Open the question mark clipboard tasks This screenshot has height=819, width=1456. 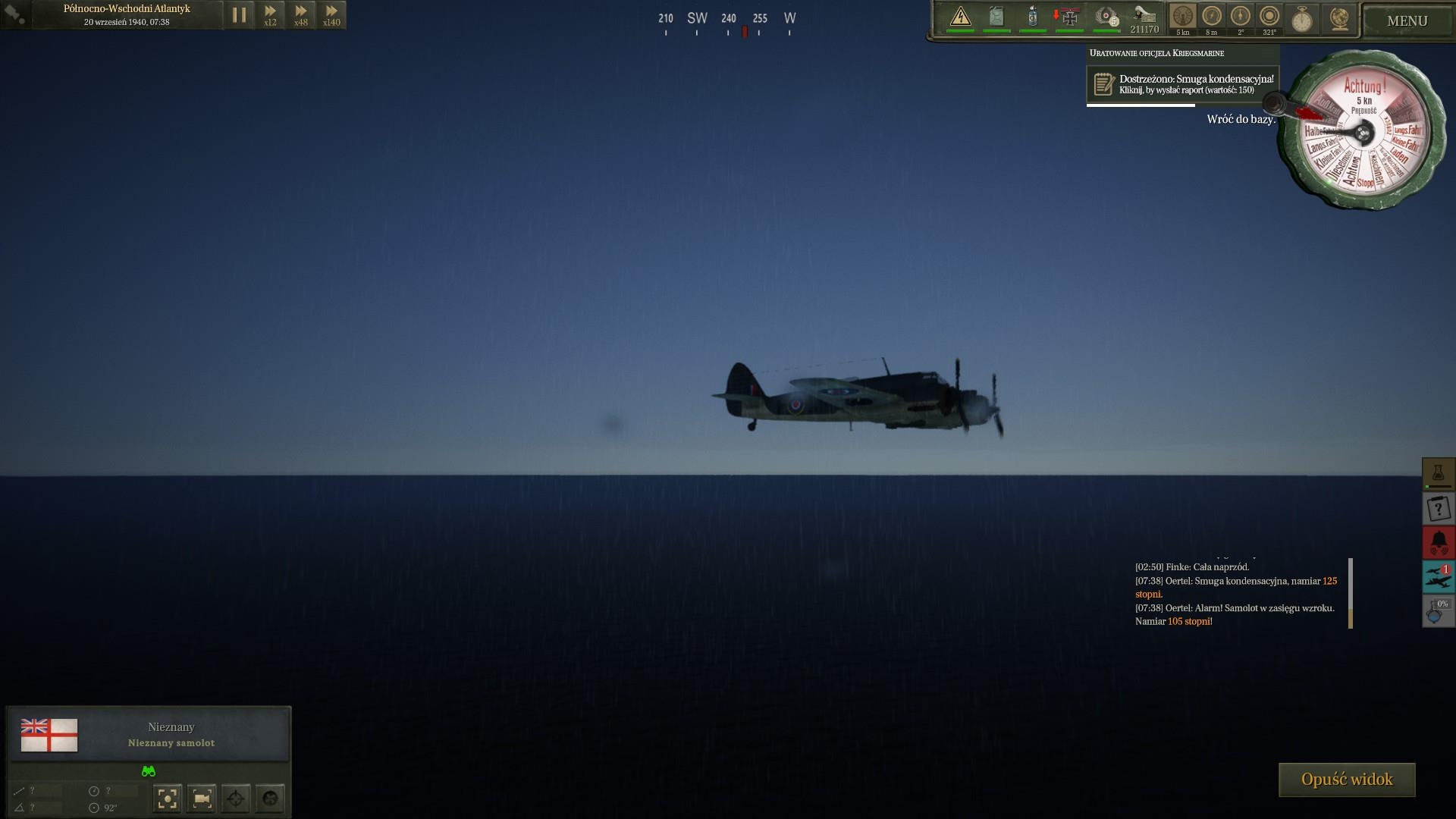click(1438, 509)
